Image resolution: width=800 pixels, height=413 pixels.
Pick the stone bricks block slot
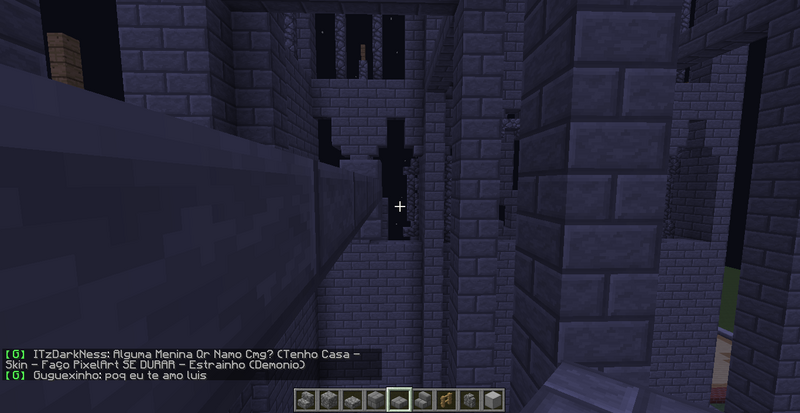(x=376, y=400)
